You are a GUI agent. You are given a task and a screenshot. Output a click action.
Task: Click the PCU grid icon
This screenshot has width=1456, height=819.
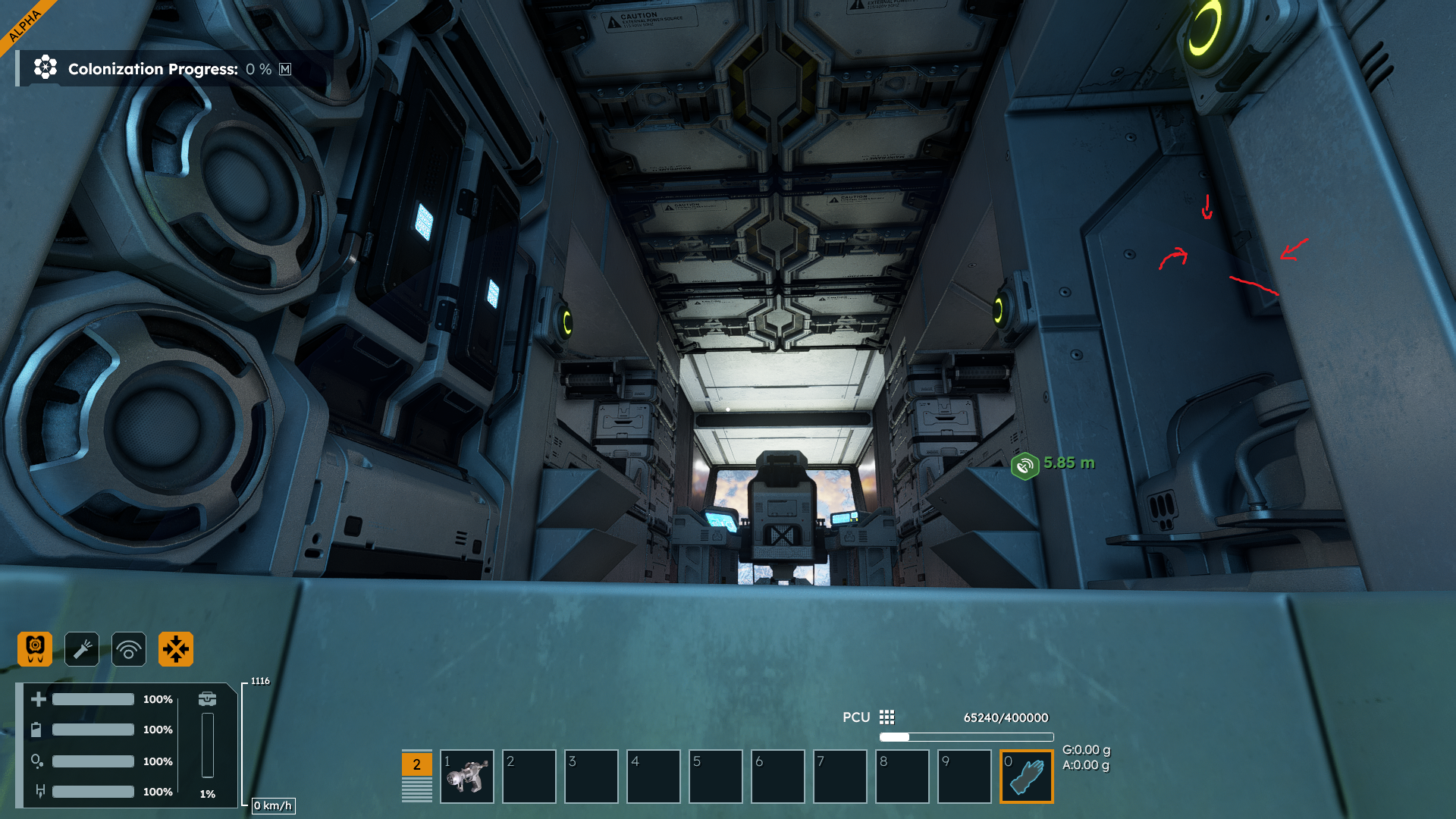click(x=886, y=717)
